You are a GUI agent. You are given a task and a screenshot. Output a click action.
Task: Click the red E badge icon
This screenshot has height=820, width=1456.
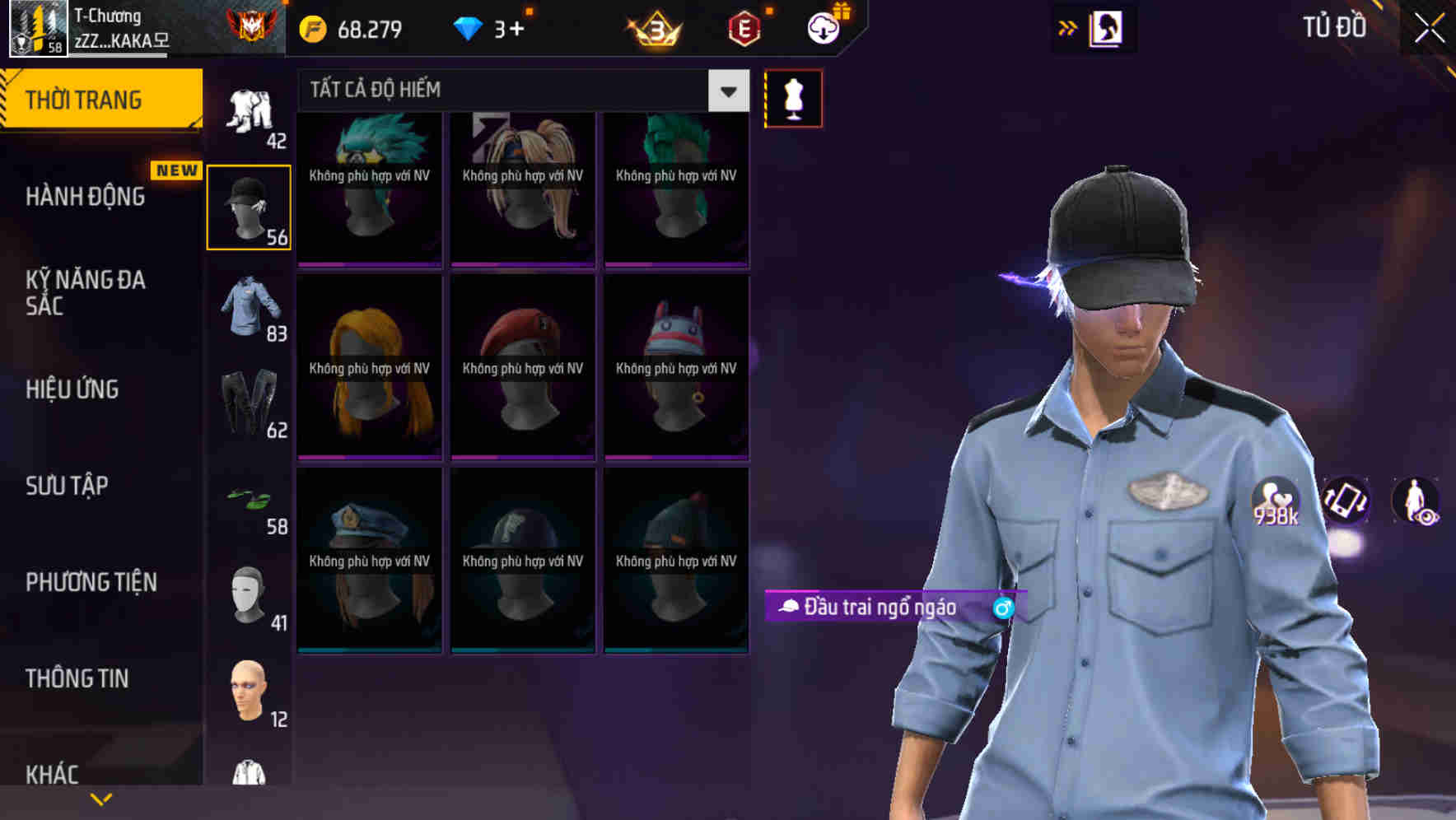pos(745,29)
